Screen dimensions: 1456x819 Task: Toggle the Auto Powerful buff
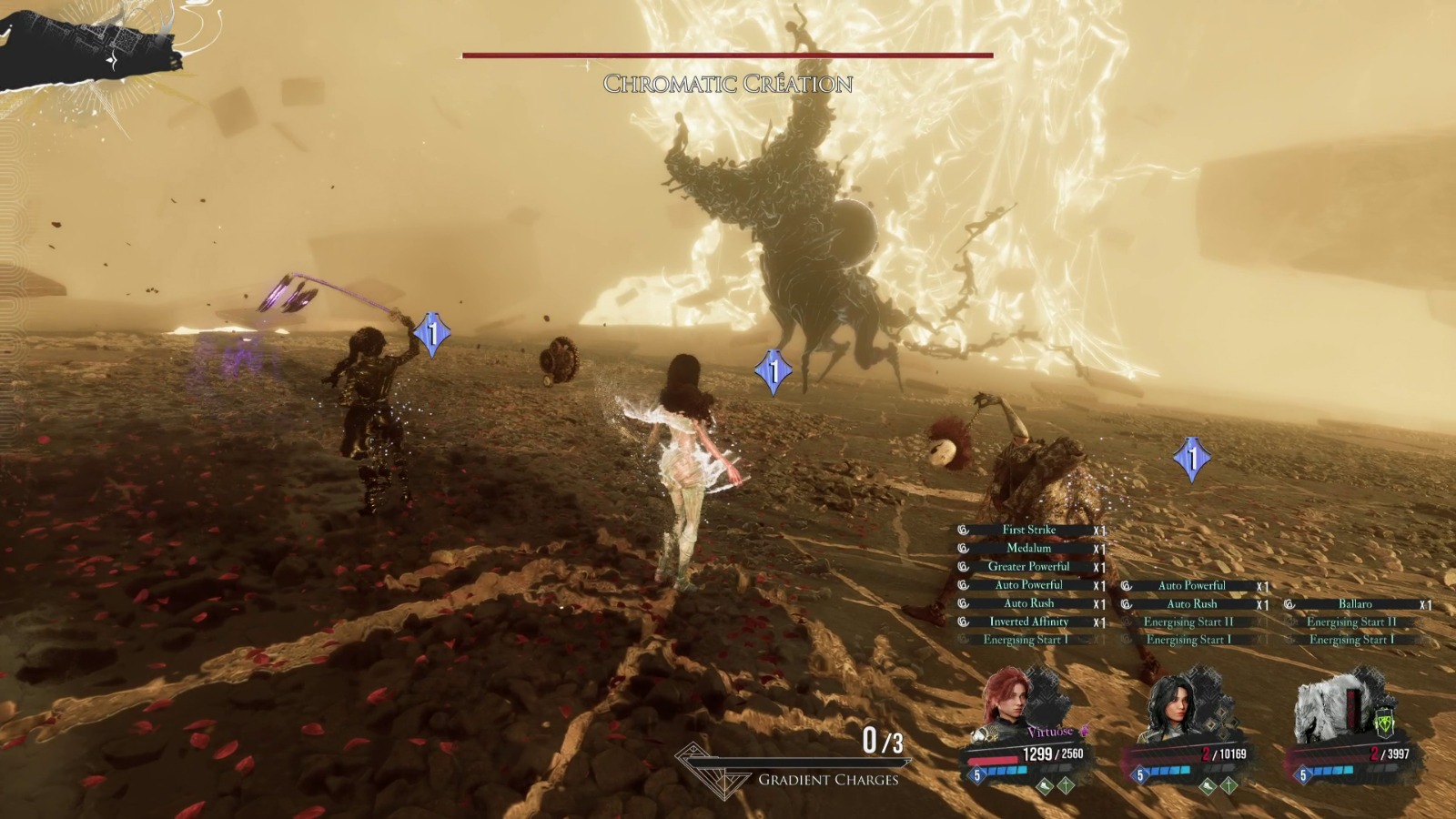(x=965, y=585)
